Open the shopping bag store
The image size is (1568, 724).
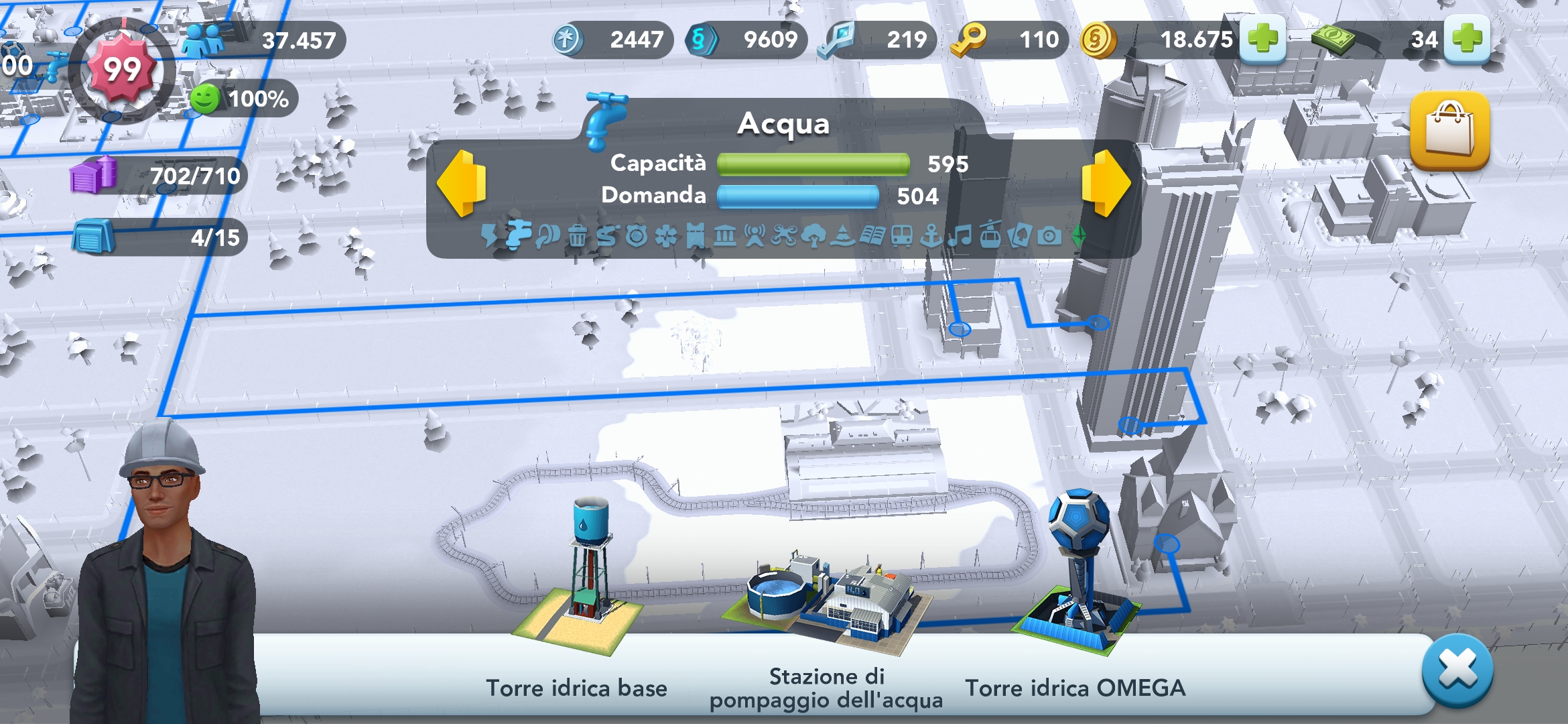[1449, 130]
